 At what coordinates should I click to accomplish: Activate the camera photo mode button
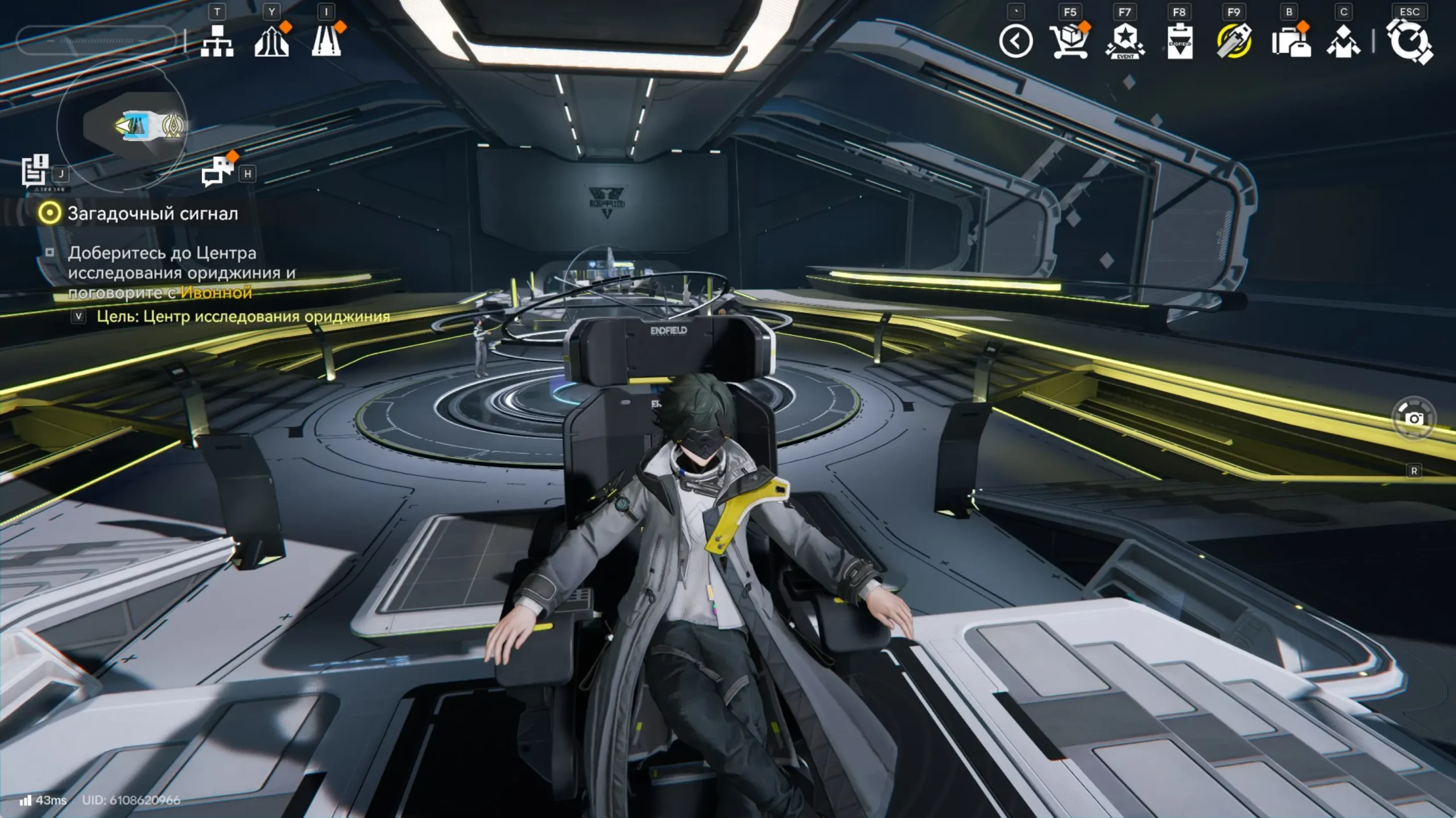pos(1414,419)
